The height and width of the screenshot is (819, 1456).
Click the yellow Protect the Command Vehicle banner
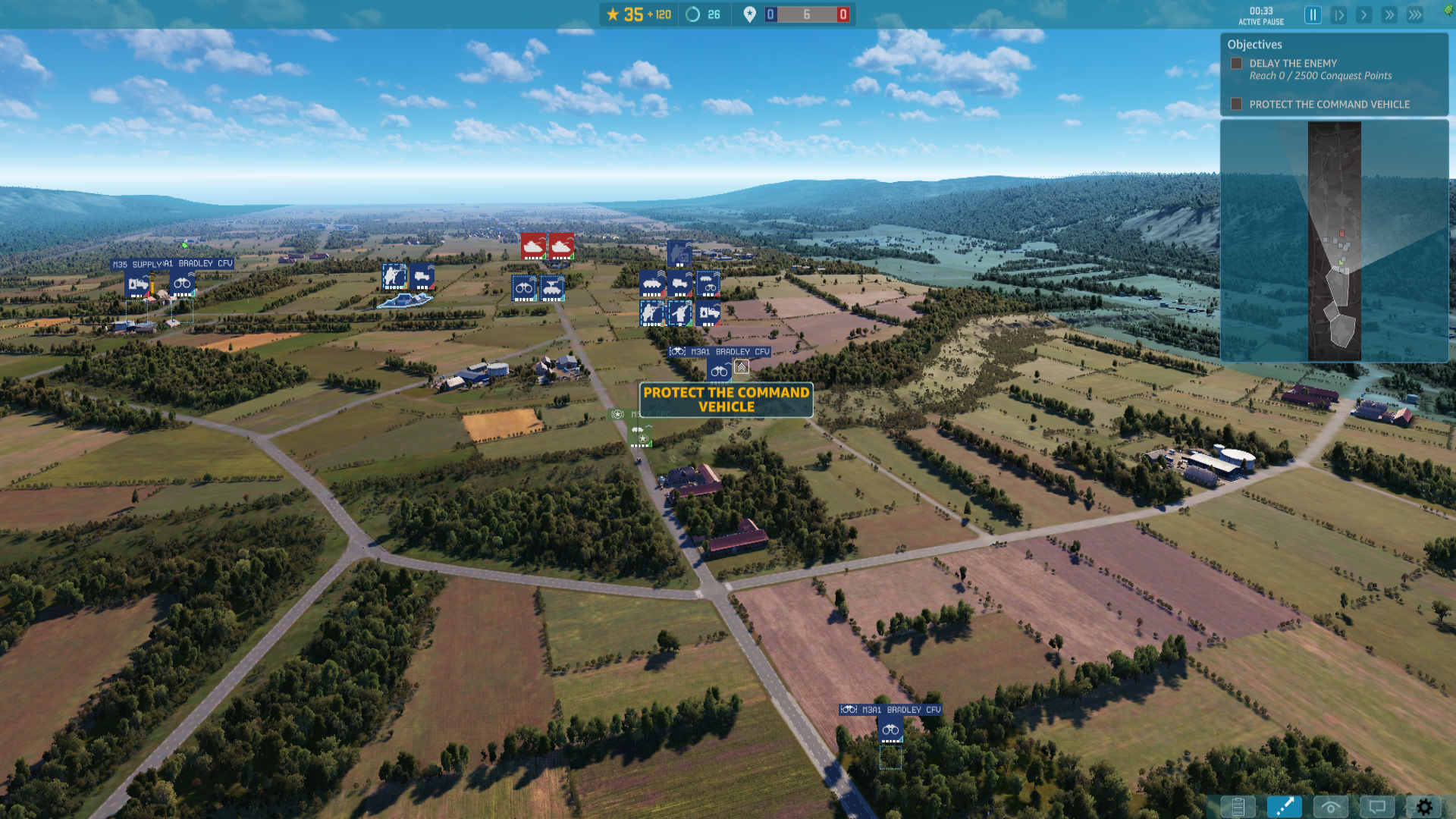tap(726, 400)
